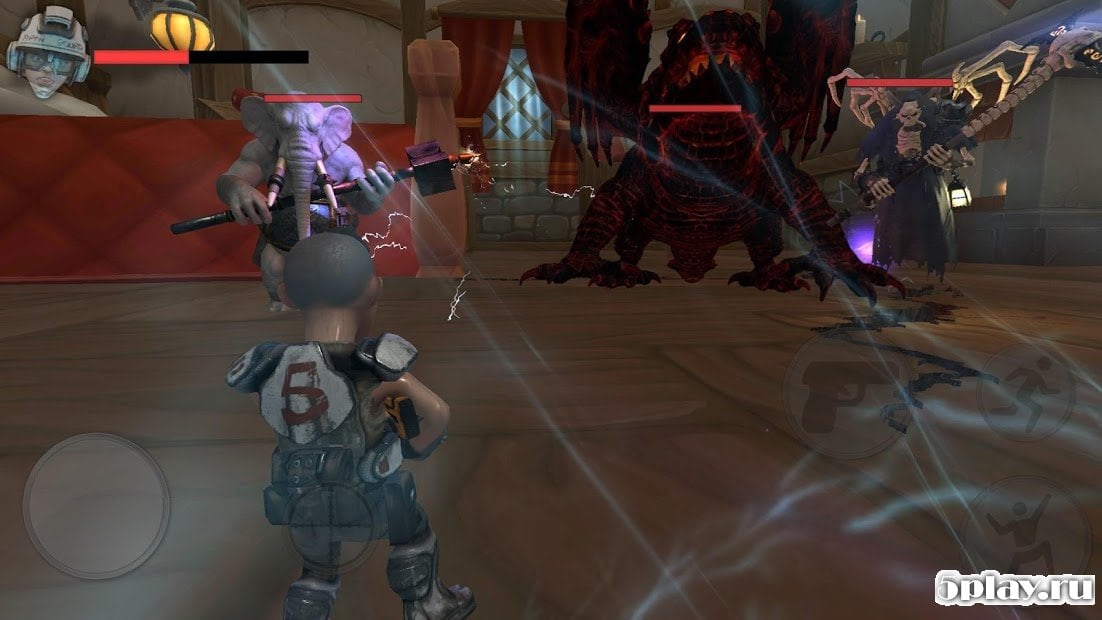Touch the virtual movement joystick
Viewport: 1102px width, 620px height.
(x=96, y=506)
